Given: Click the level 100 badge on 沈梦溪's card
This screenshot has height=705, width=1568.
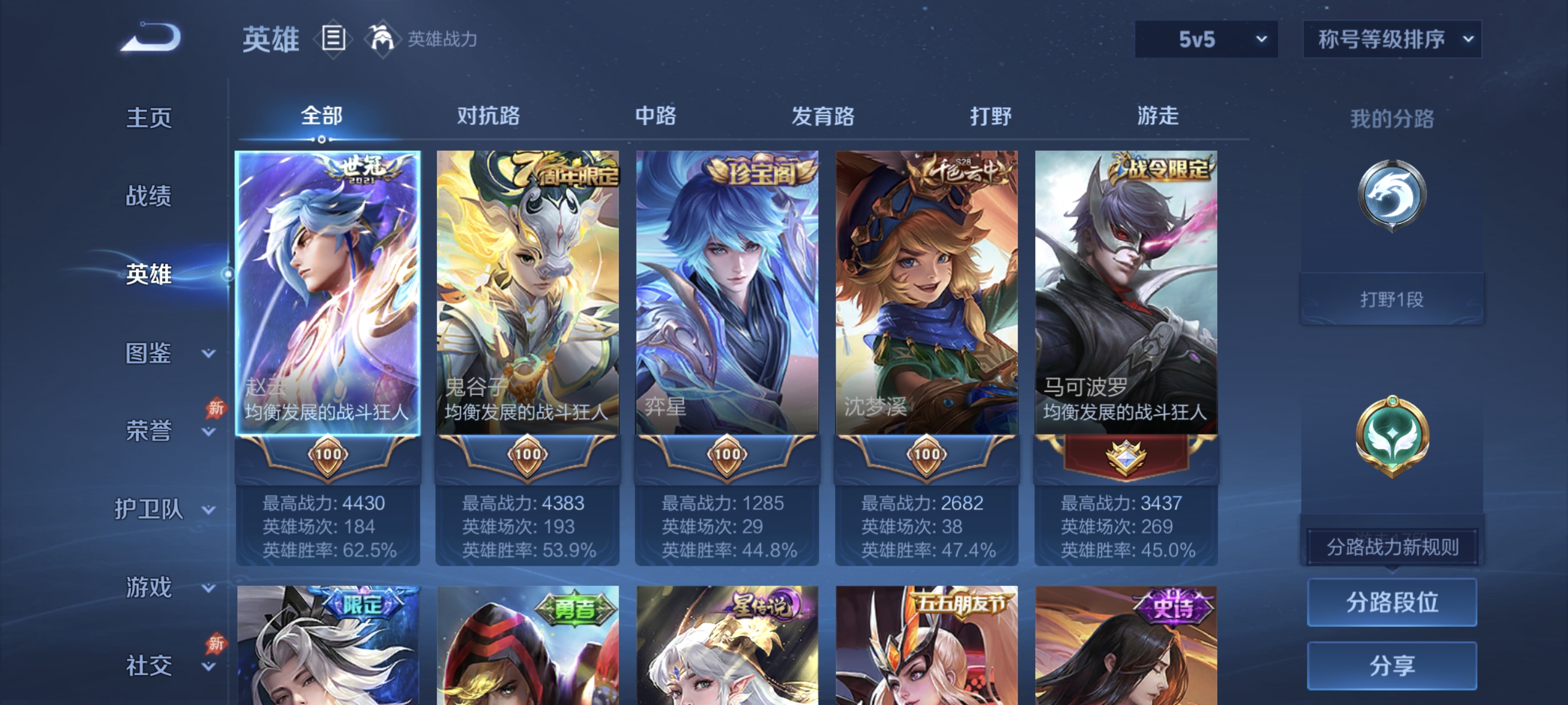Looking at the screenshot, I should tap(926, 455).
